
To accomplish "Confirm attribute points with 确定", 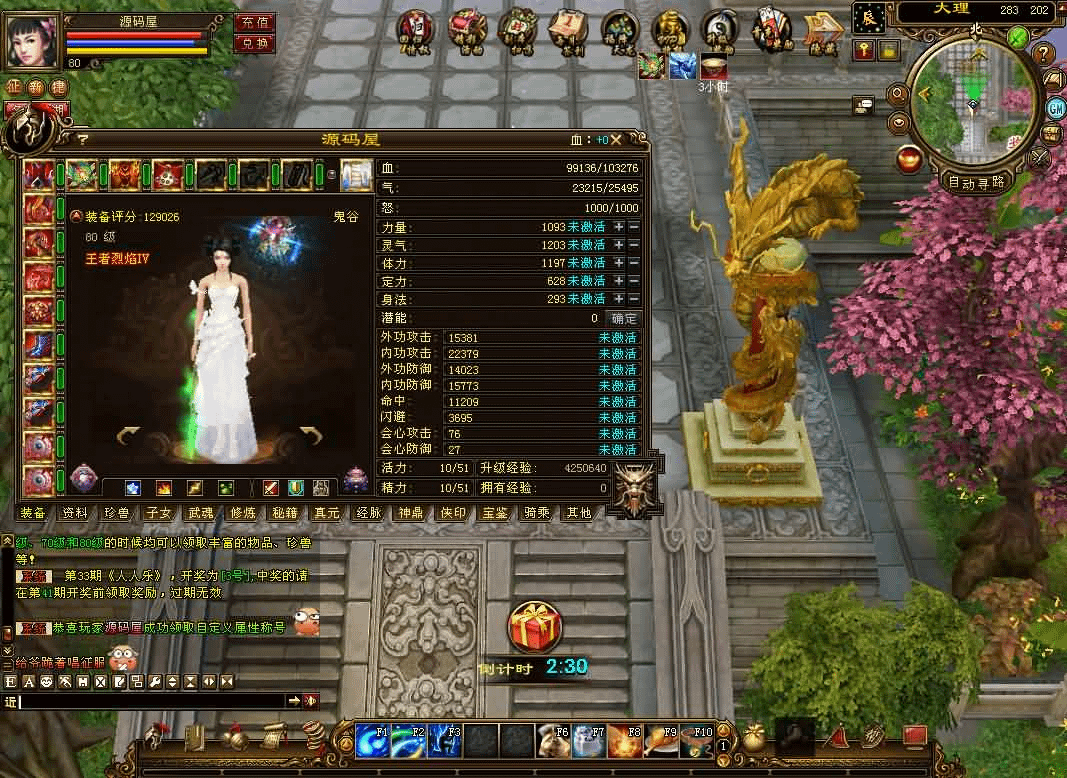I will [x=624, y=318].
